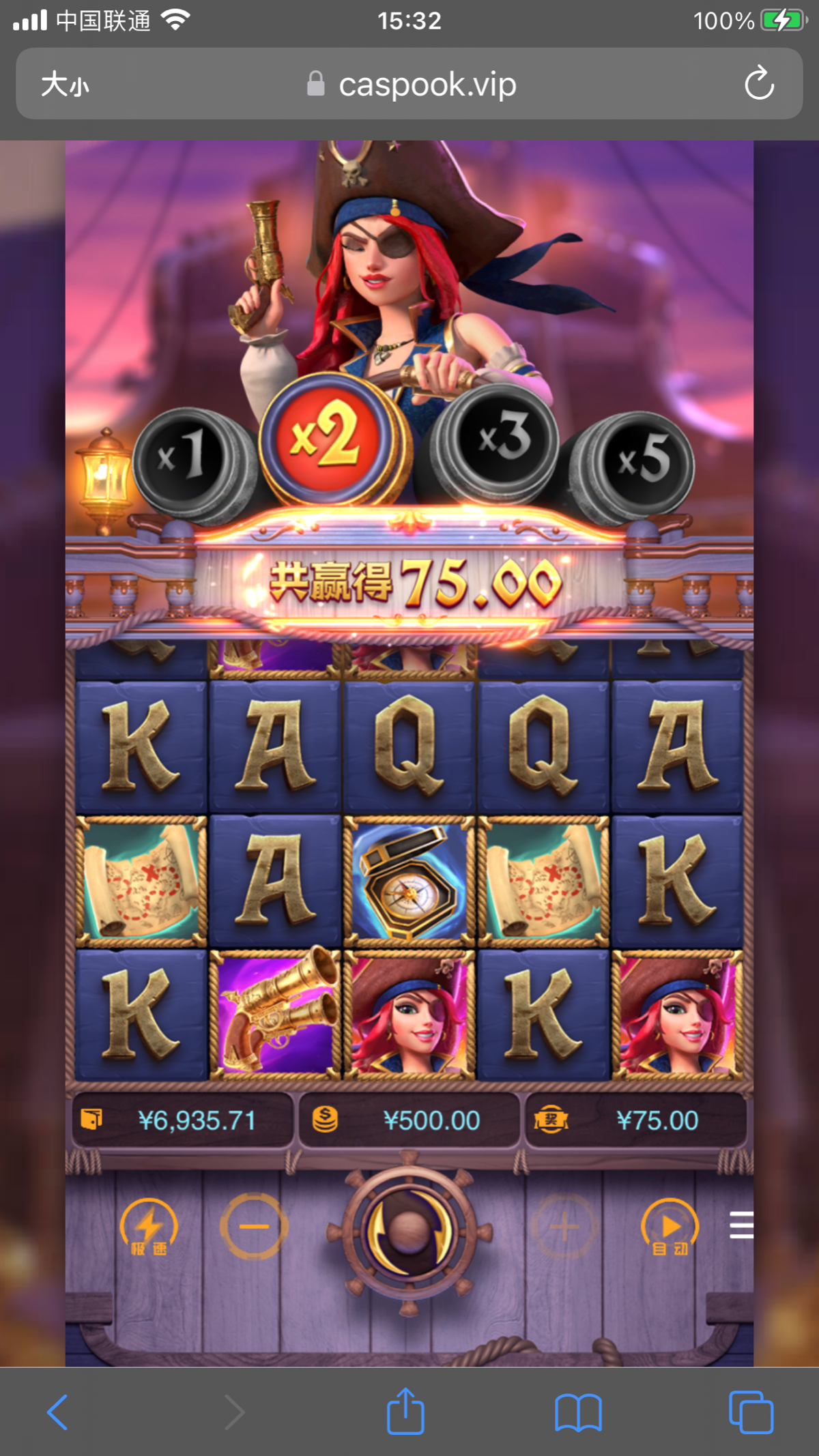The height and width of the screenshot is (1456, 819).
Task: Open the browser share sheet
Action: 405,1412
